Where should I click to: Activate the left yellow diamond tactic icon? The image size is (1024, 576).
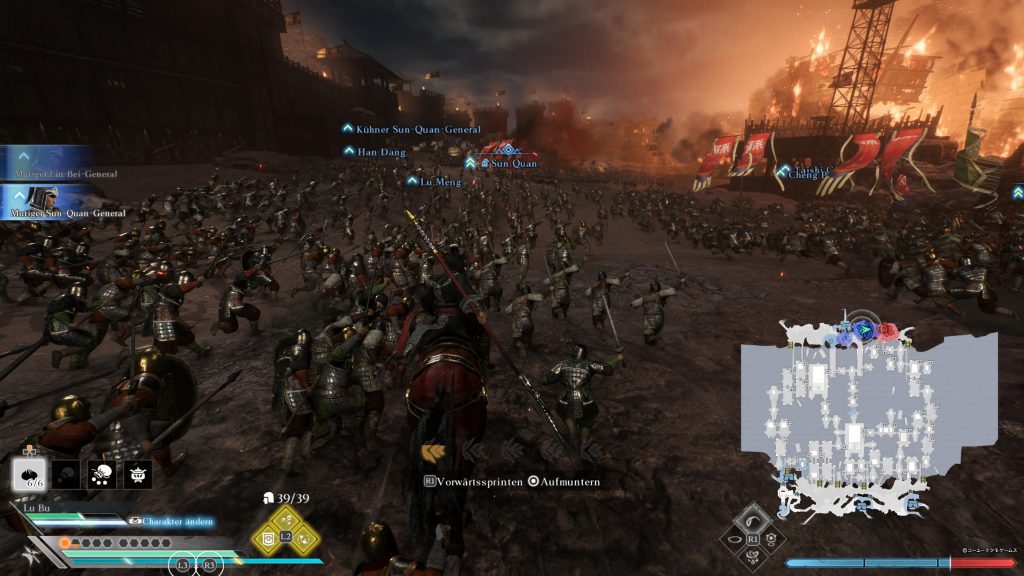pos(267,537)
